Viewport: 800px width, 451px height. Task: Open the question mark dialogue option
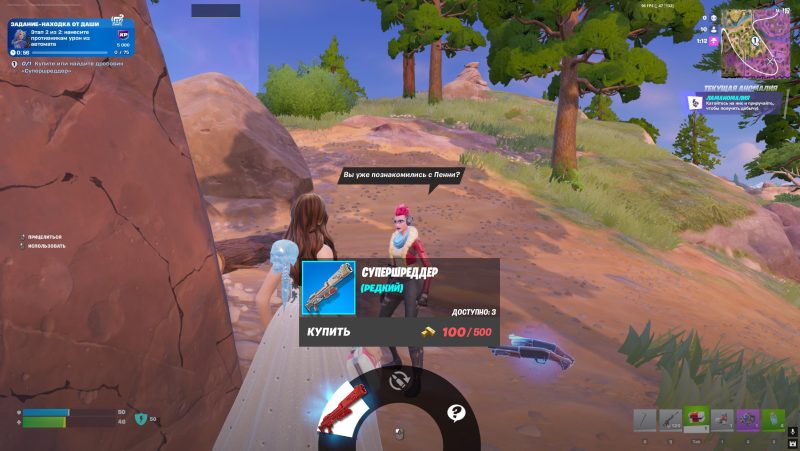point(456,411)
